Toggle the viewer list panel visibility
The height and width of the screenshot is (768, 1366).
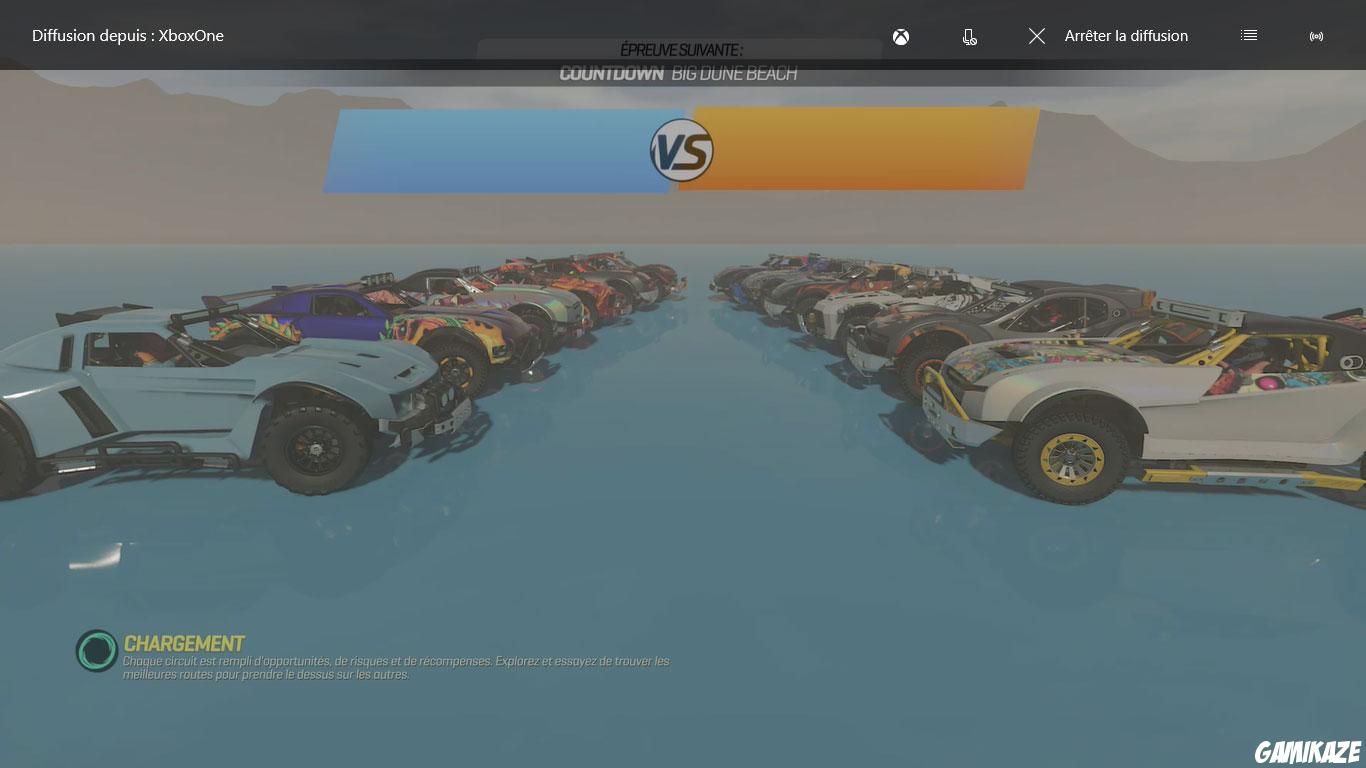click(x=1248, y=35)
